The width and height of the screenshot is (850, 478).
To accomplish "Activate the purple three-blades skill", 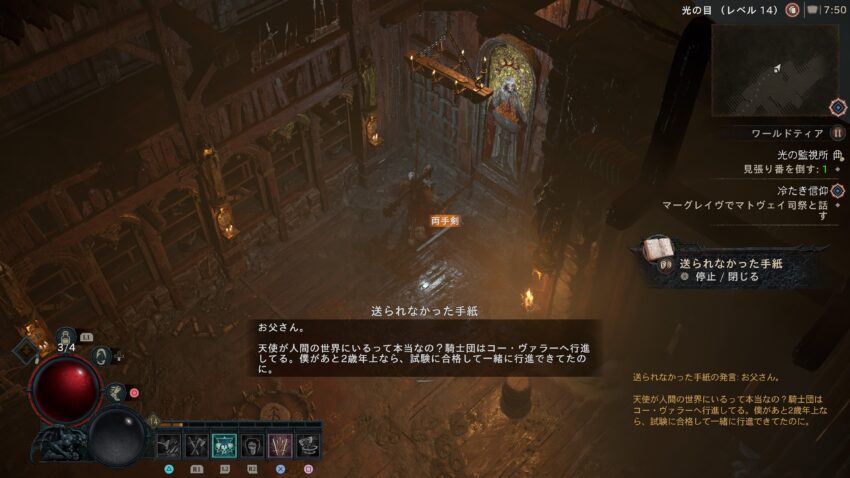I will click(280, 445).
